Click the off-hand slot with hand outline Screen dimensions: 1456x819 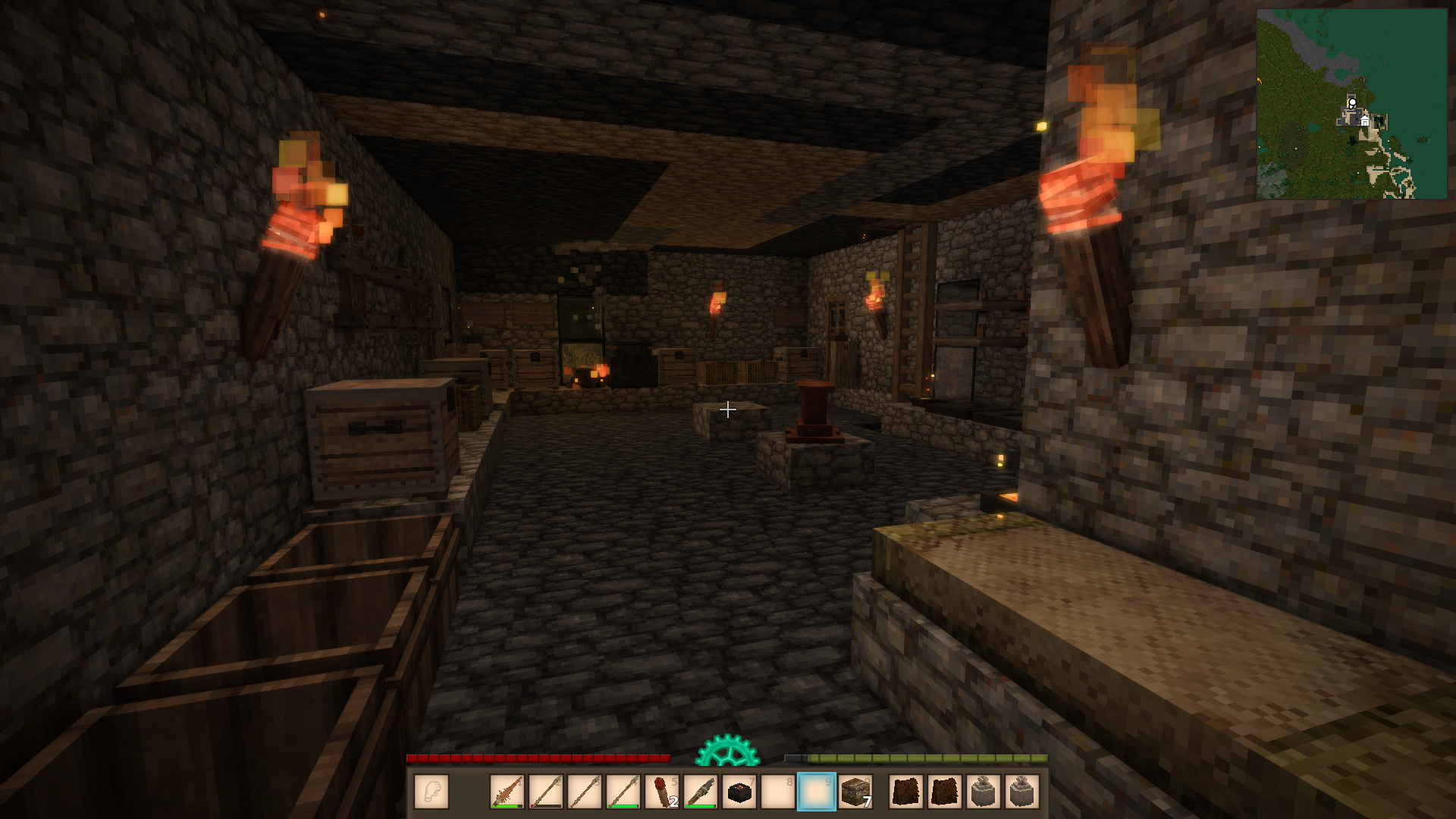pyautogui.click(x=431, y=792)
